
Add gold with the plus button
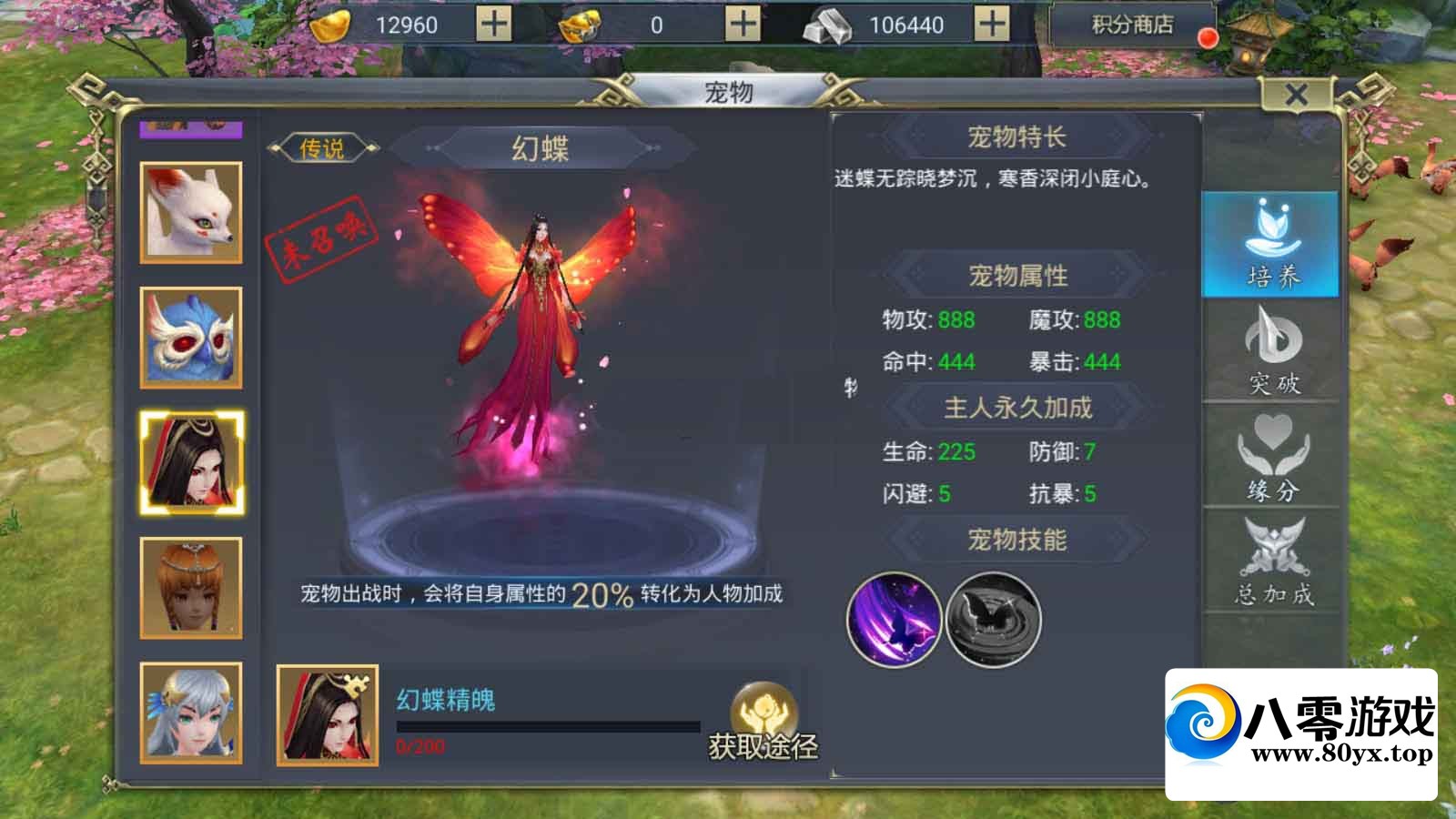491,23
